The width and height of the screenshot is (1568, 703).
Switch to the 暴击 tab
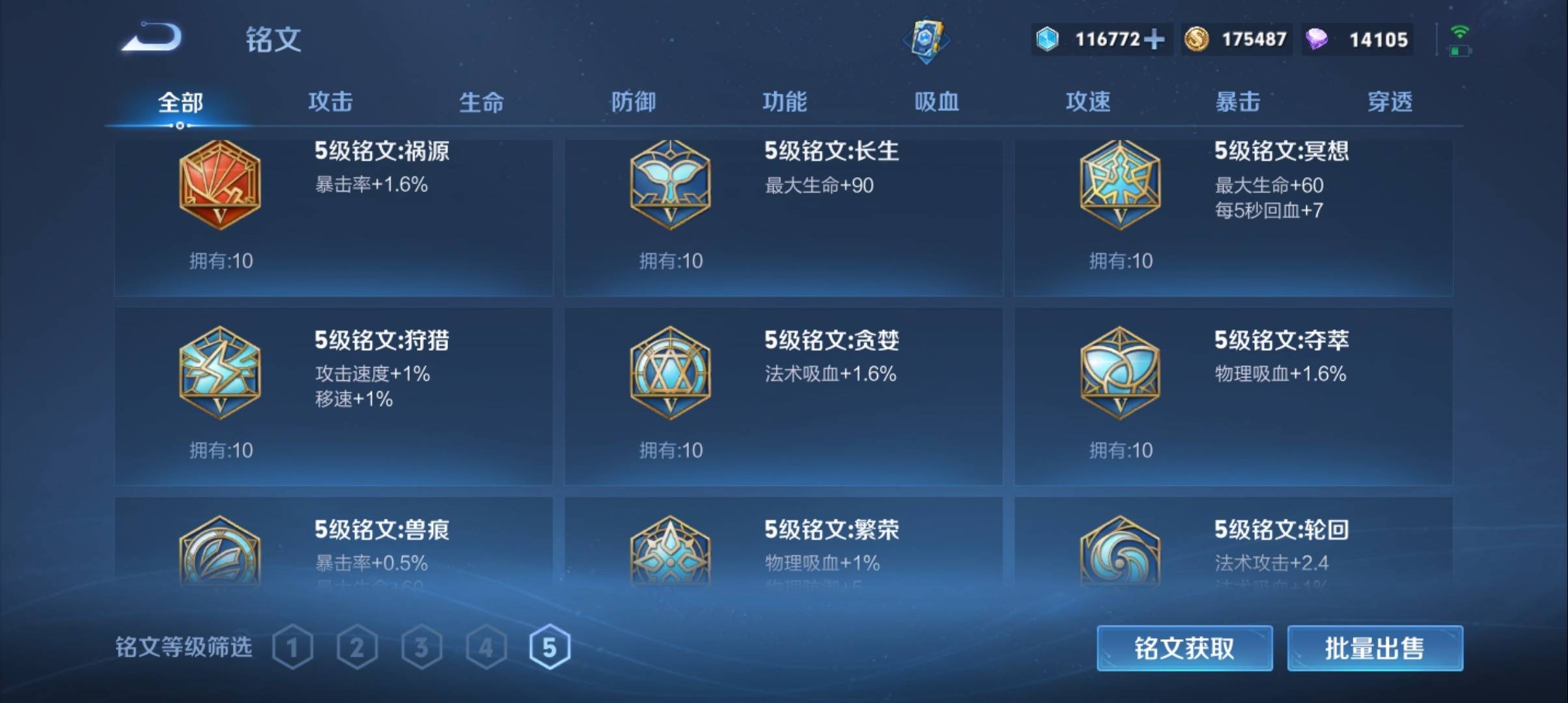click(1237, 102)
